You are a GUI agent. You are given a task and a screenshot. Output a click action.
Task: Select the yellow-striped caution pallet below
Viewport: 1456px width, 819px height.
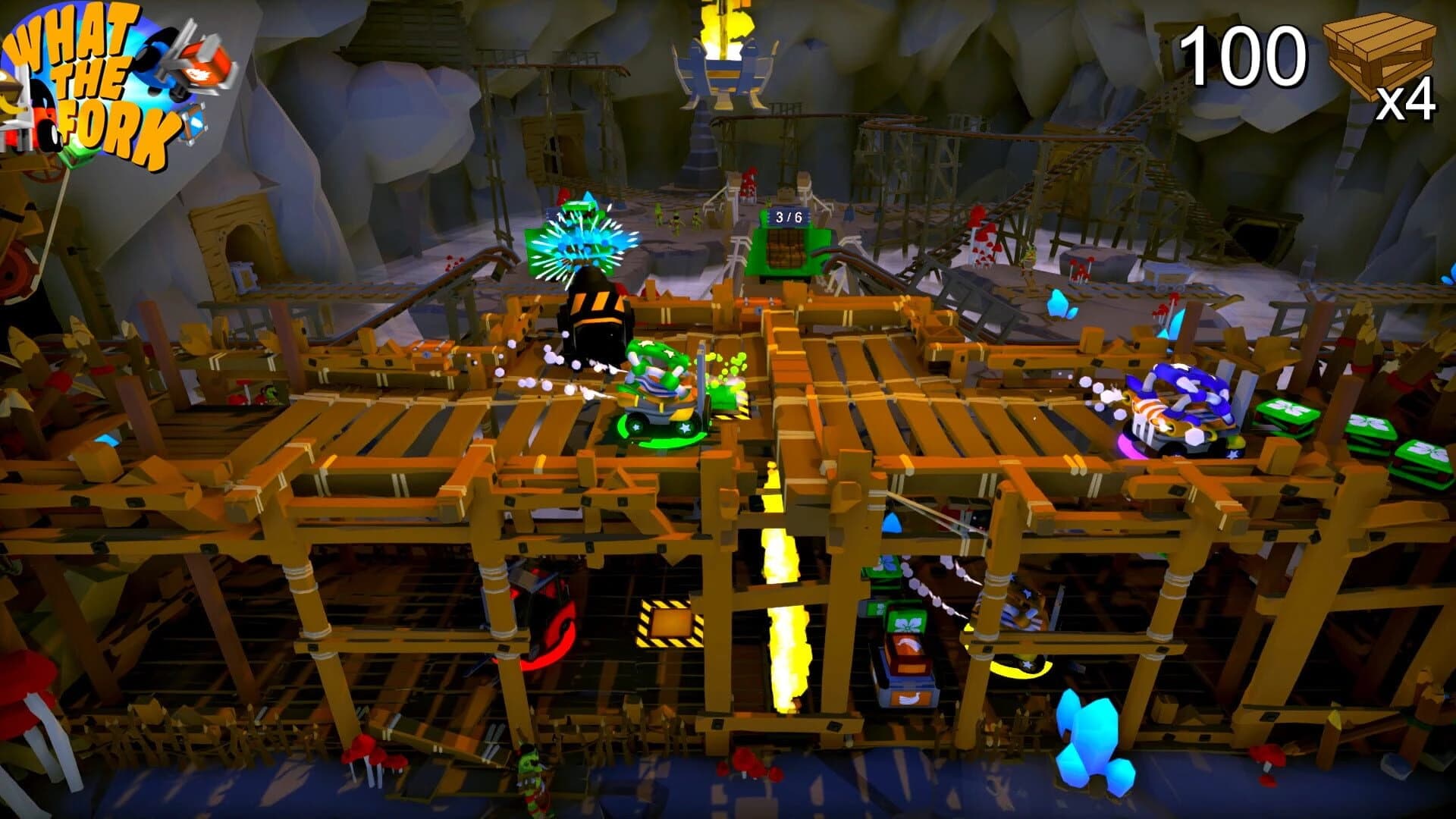tap(670, 622)
